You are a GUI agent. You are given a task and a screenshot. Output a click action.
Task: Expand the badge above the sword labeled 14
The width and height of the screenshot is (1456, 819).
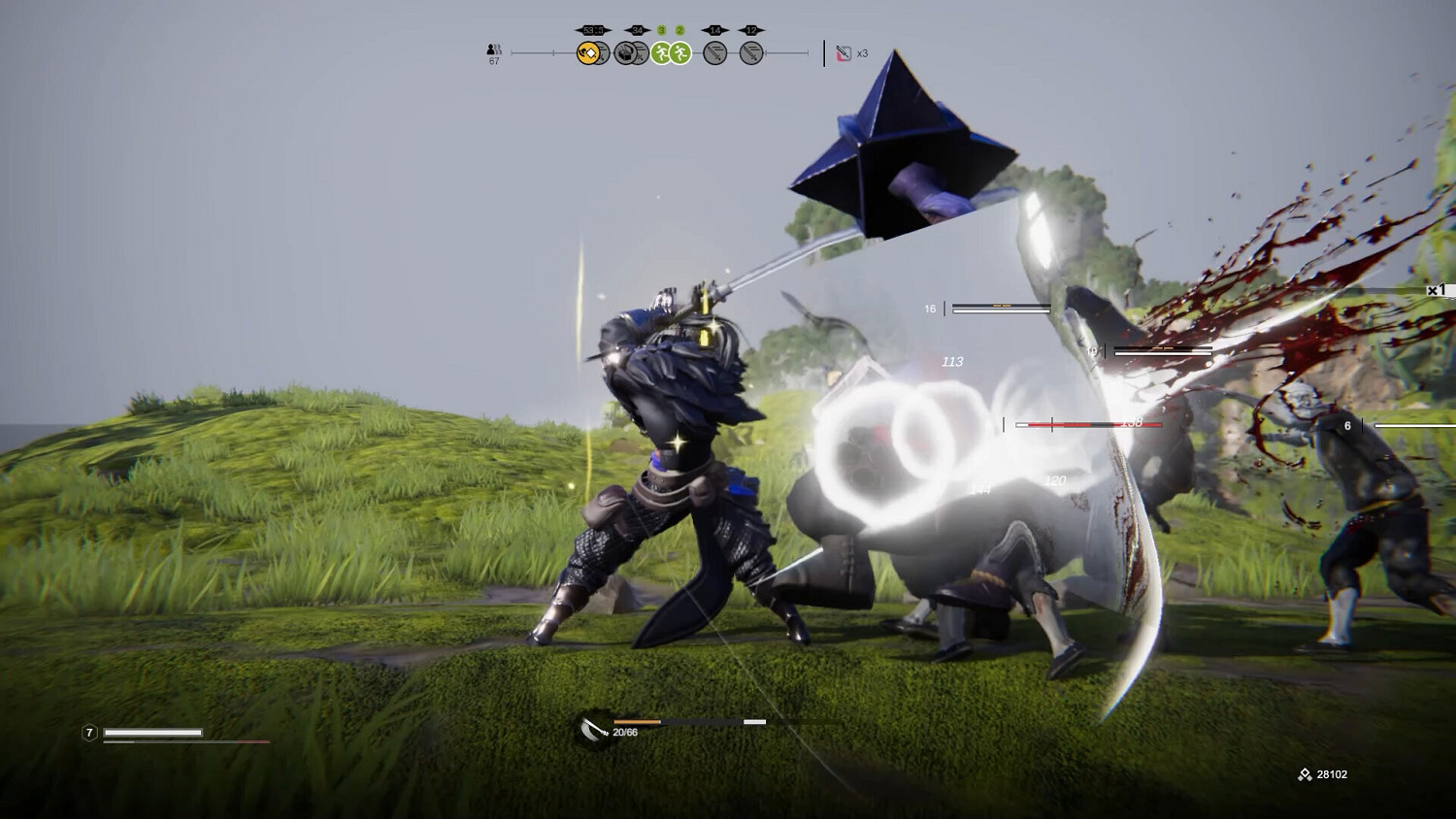point(714,29)
